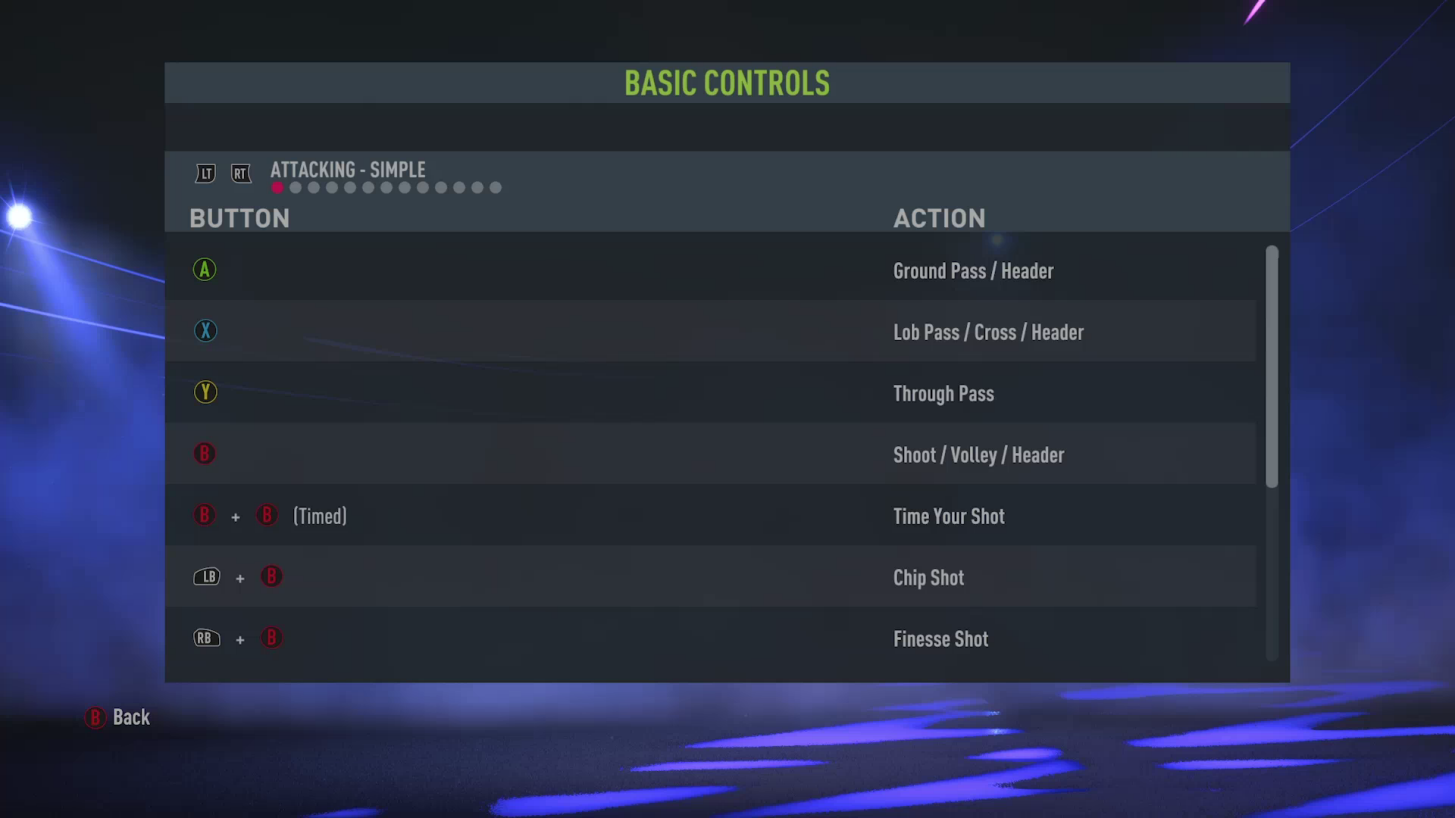Select the BASIC CONTROLS title bar
The image size is (1455, 818).
(727, 83)
